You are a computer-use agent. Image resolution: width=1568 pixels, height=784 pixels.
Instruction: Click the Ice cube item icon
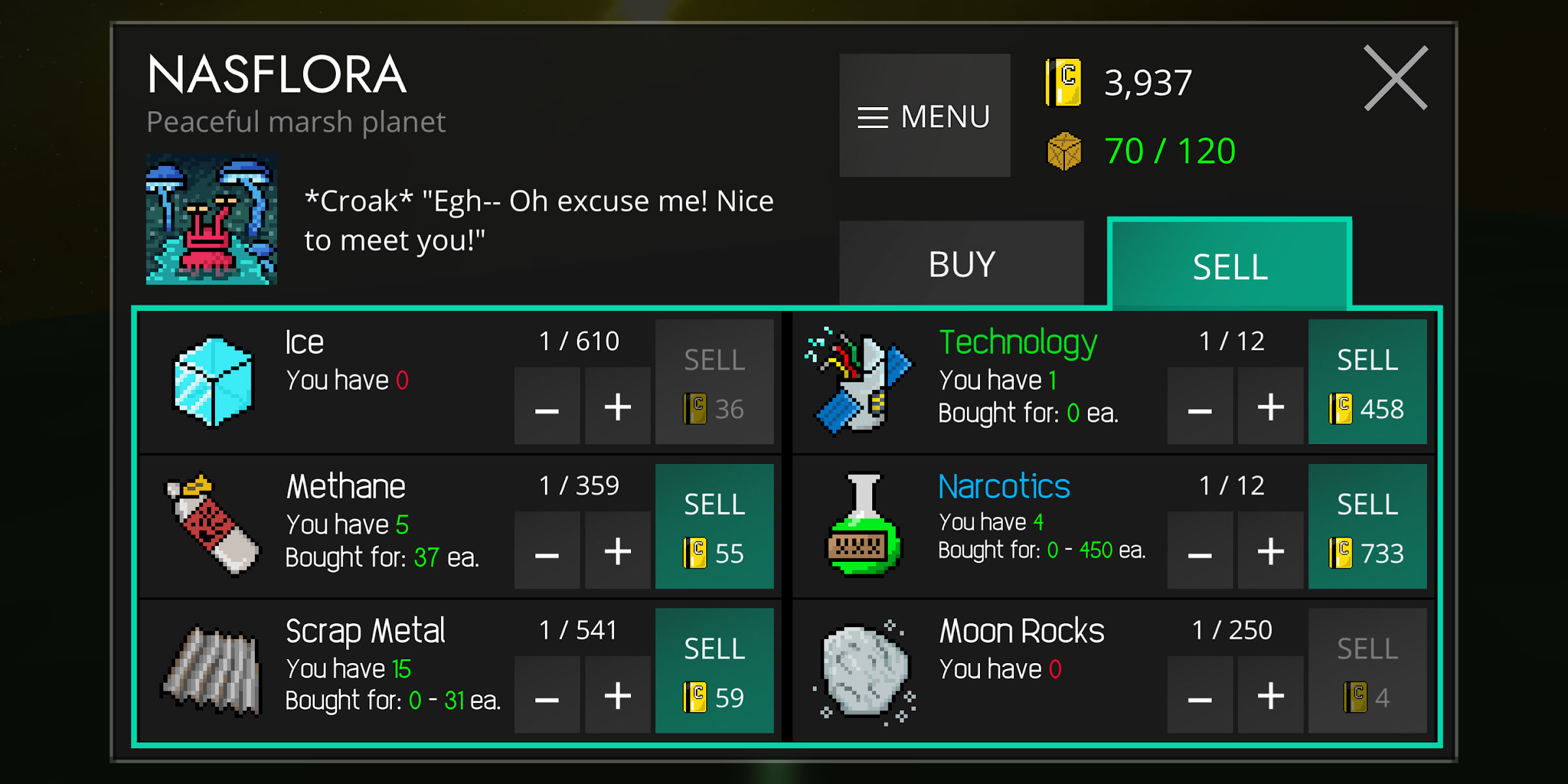[x=213, y=381]
